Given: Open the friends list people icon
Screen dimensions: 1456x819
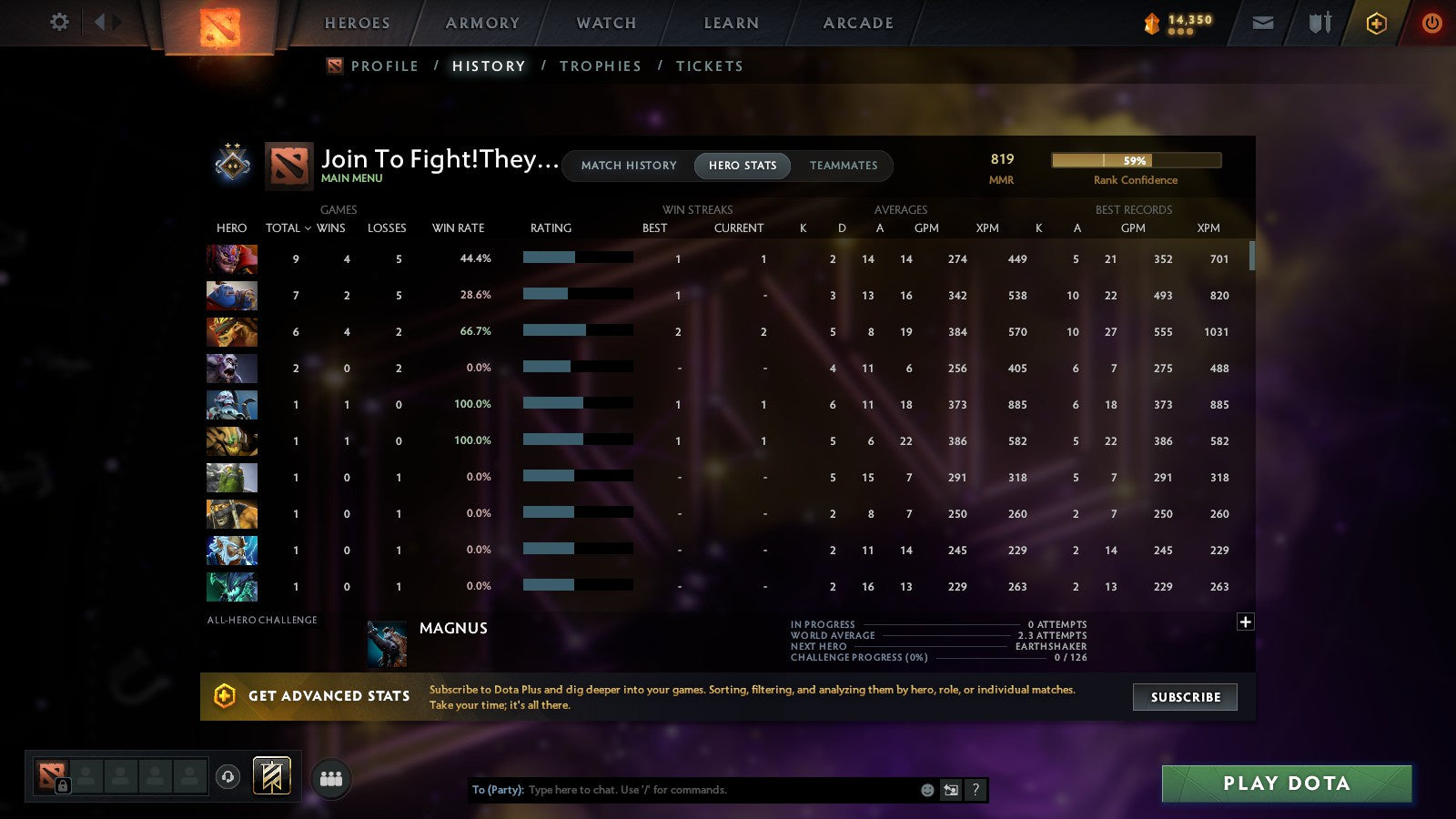Looking at the screenshot, I should coord(331,777).
